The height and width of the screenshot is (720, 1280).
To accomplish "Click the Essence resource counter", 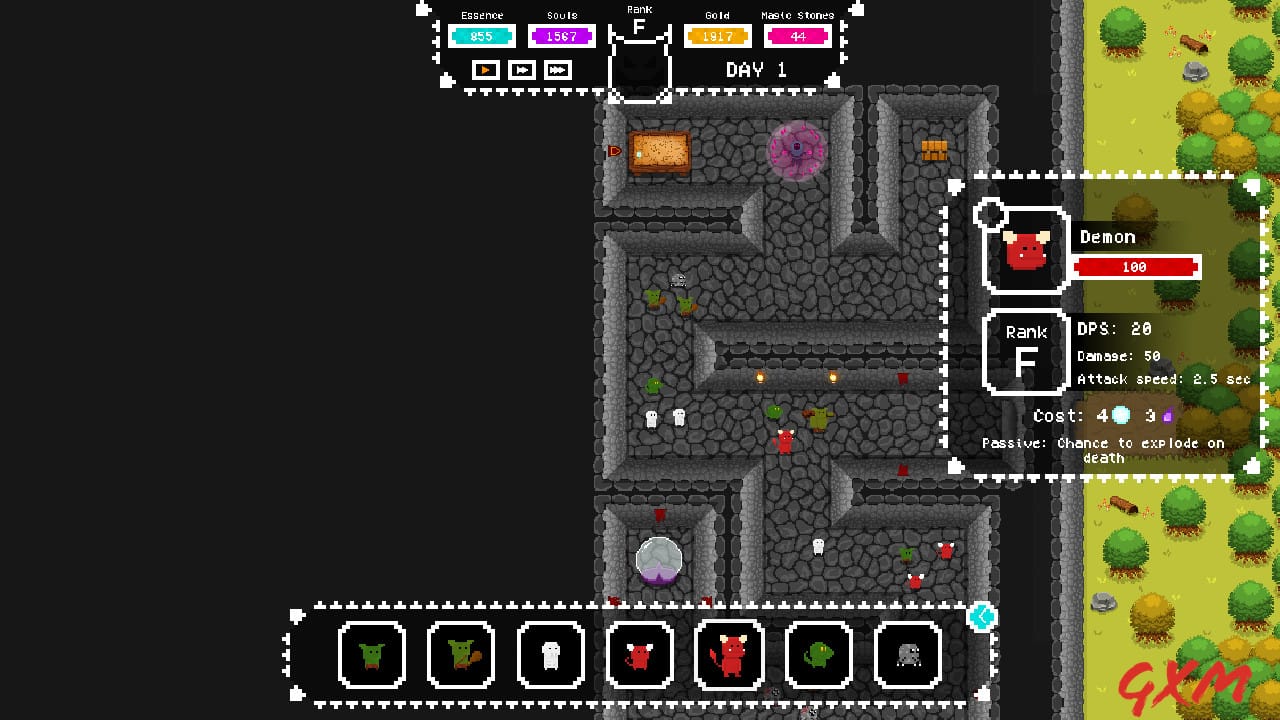I will [482, 35].
